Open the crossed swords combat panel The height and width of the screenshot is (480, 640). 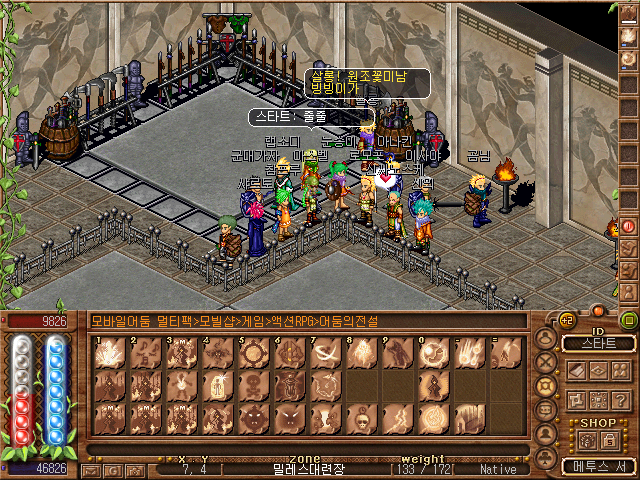[546, 362]
